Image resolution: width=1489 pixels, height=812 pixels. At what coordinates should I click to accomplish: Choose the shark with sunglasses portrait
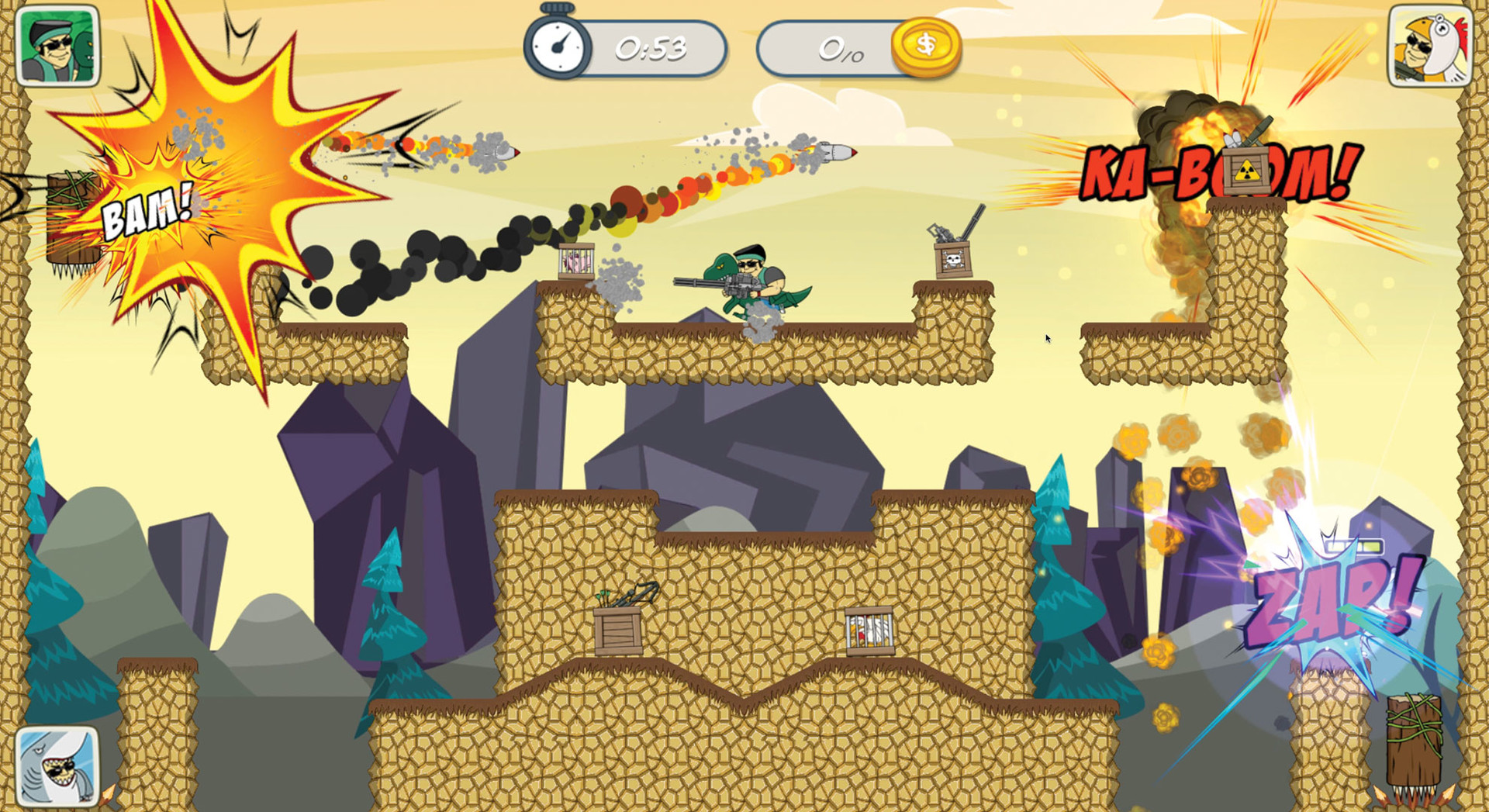(x=57, y=766)
